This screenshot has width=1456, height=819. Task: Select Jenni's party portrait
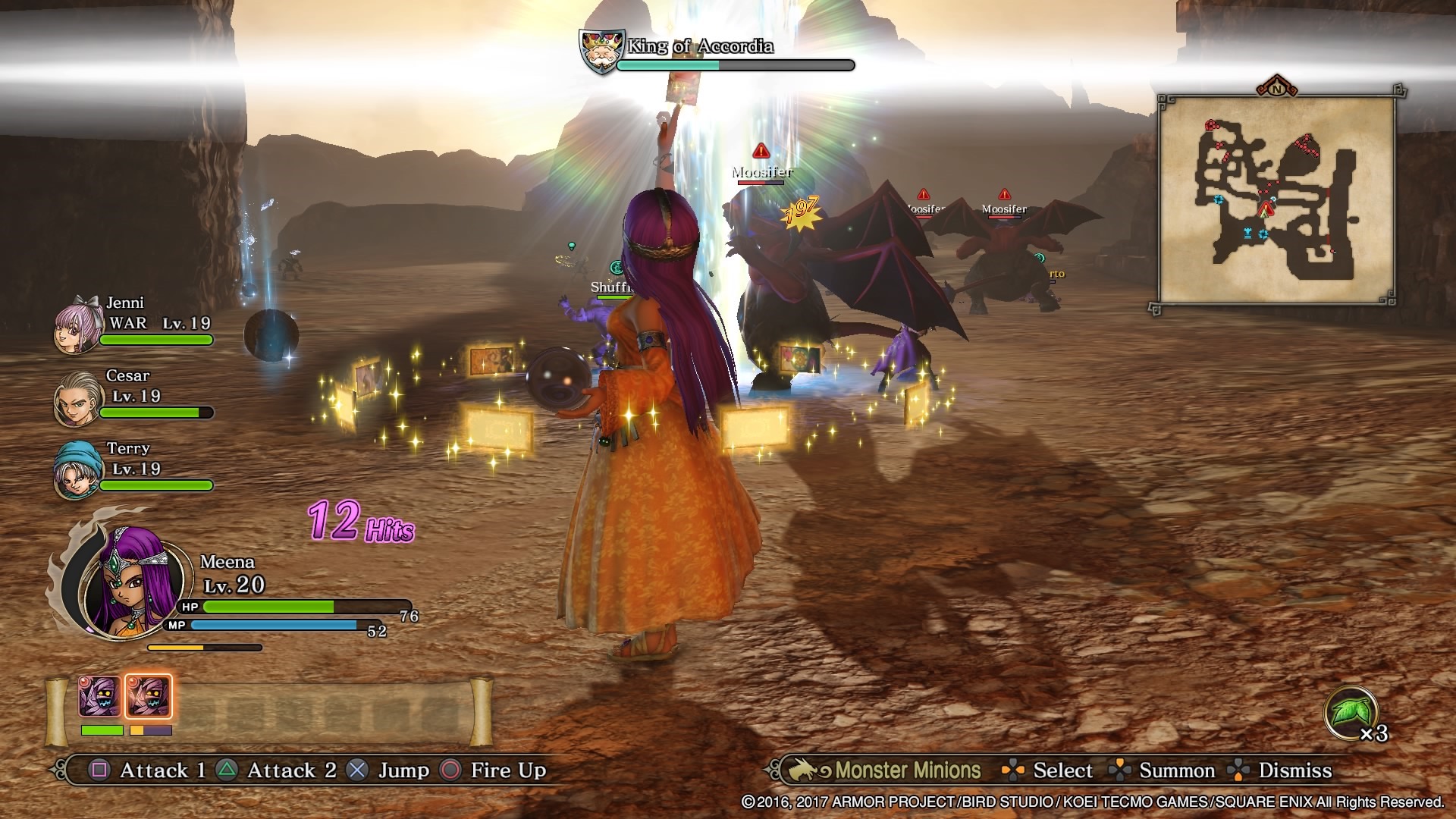pyautogui.click(x=77, y=326)
